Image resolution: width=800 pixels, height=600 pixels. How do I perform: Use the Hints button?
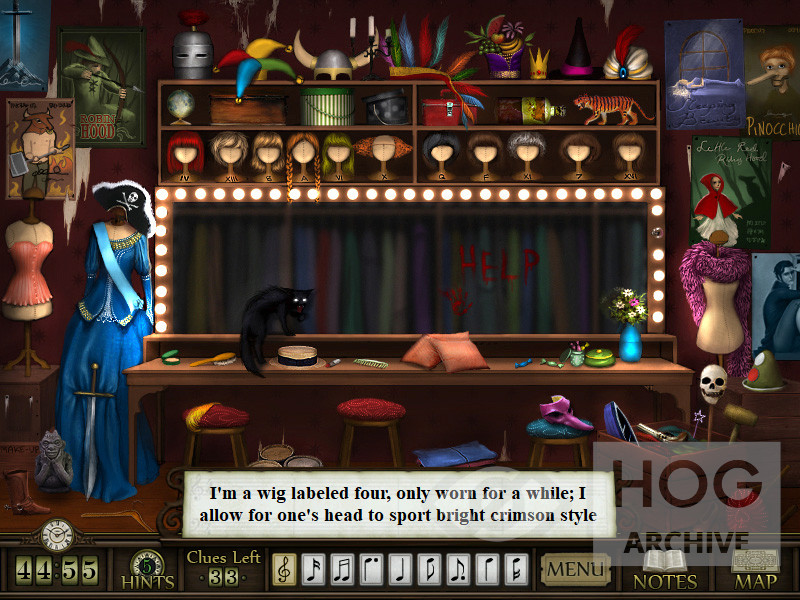pyautogui.click(x=148, y=569)
